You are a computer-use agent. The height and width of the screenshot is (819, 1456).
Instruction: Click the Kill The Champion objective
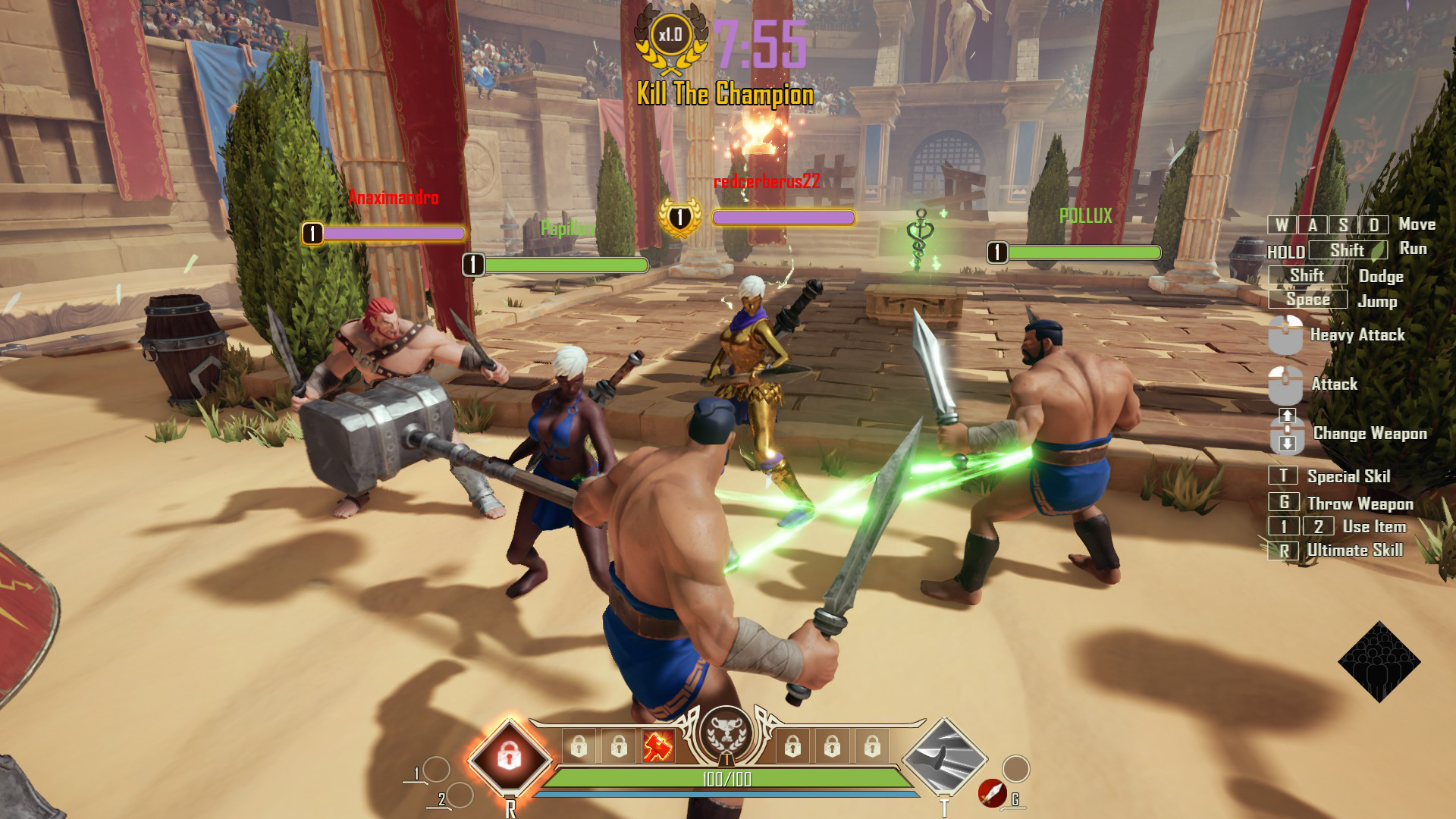coord(725,95)
